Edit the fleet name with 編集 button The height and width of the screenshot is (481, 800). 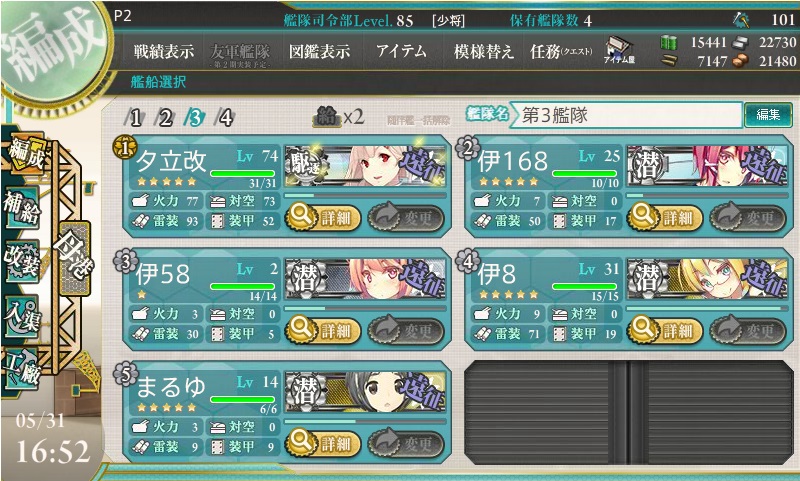(767, 115)
